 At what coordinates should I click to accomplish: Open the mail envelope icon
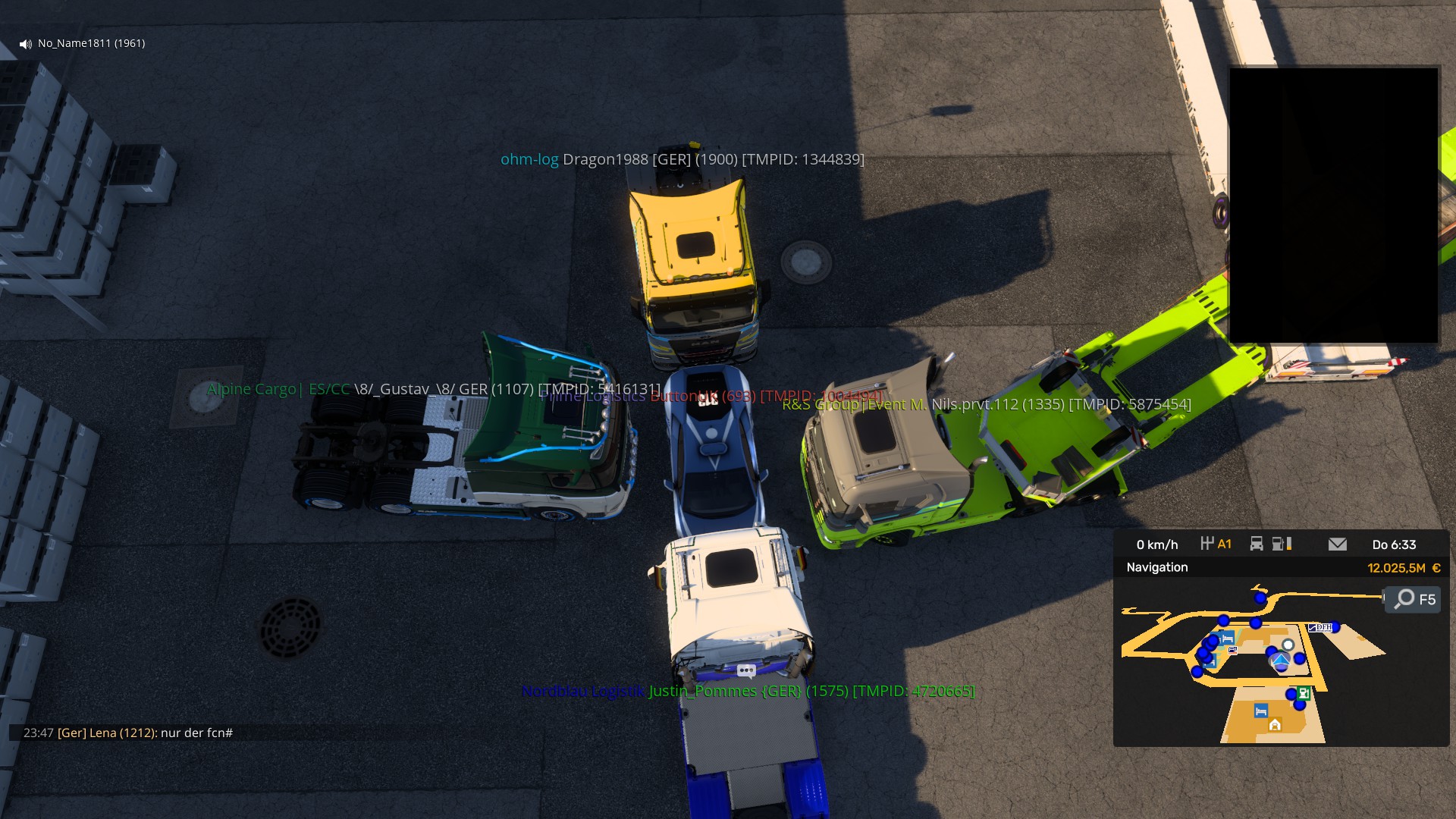tap(1338, 544)
